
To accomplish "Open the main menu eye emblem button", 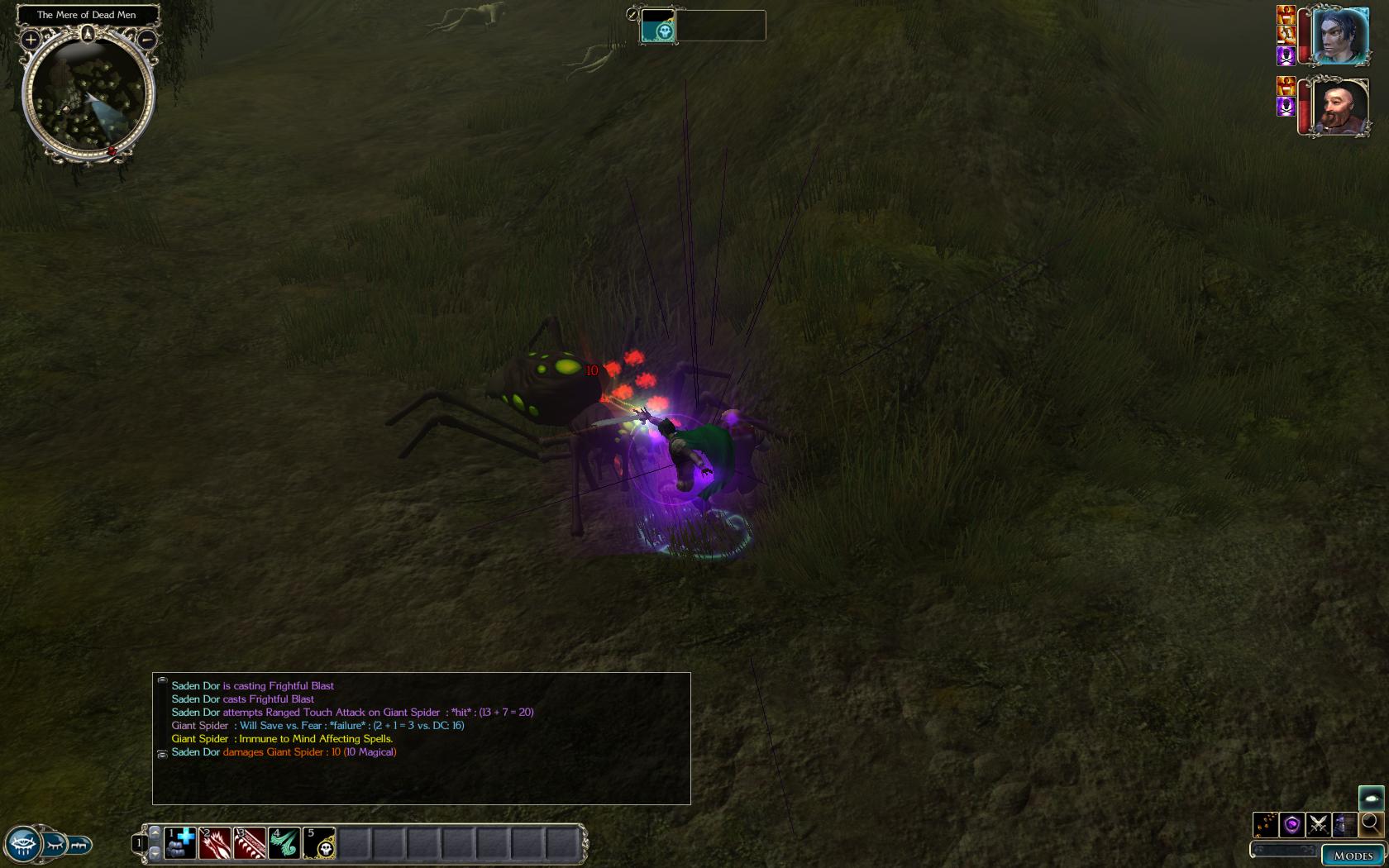I will (22, 845).
